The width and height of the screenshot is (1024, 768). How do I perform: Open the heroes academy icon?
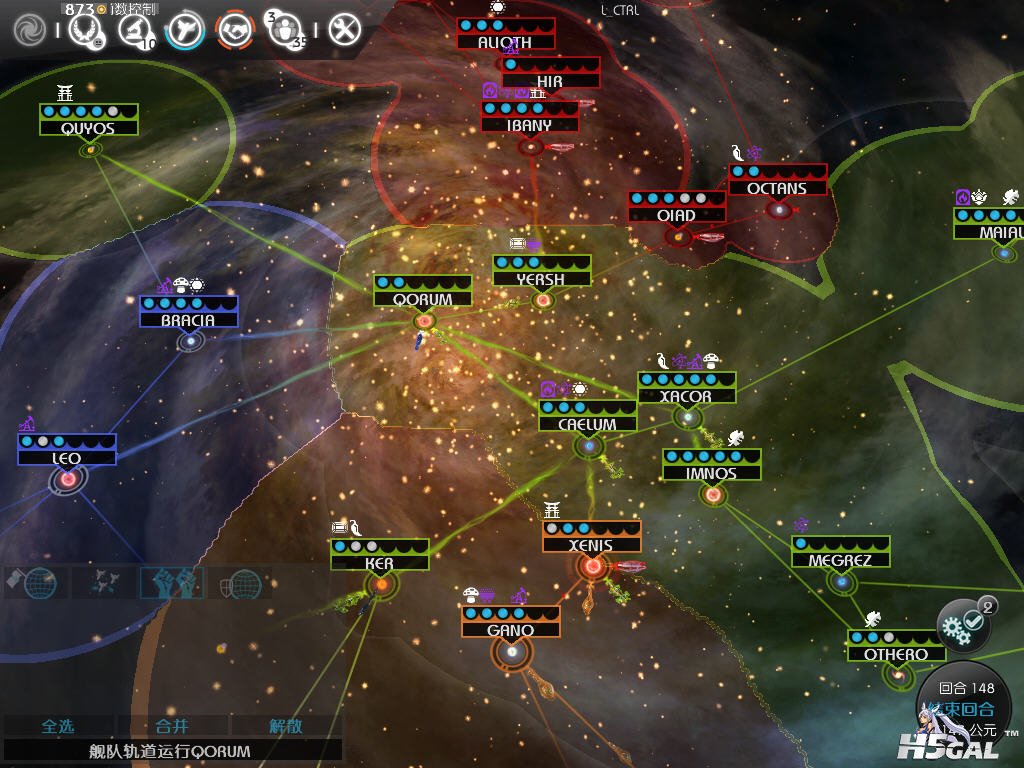click(x=287, y=29)
